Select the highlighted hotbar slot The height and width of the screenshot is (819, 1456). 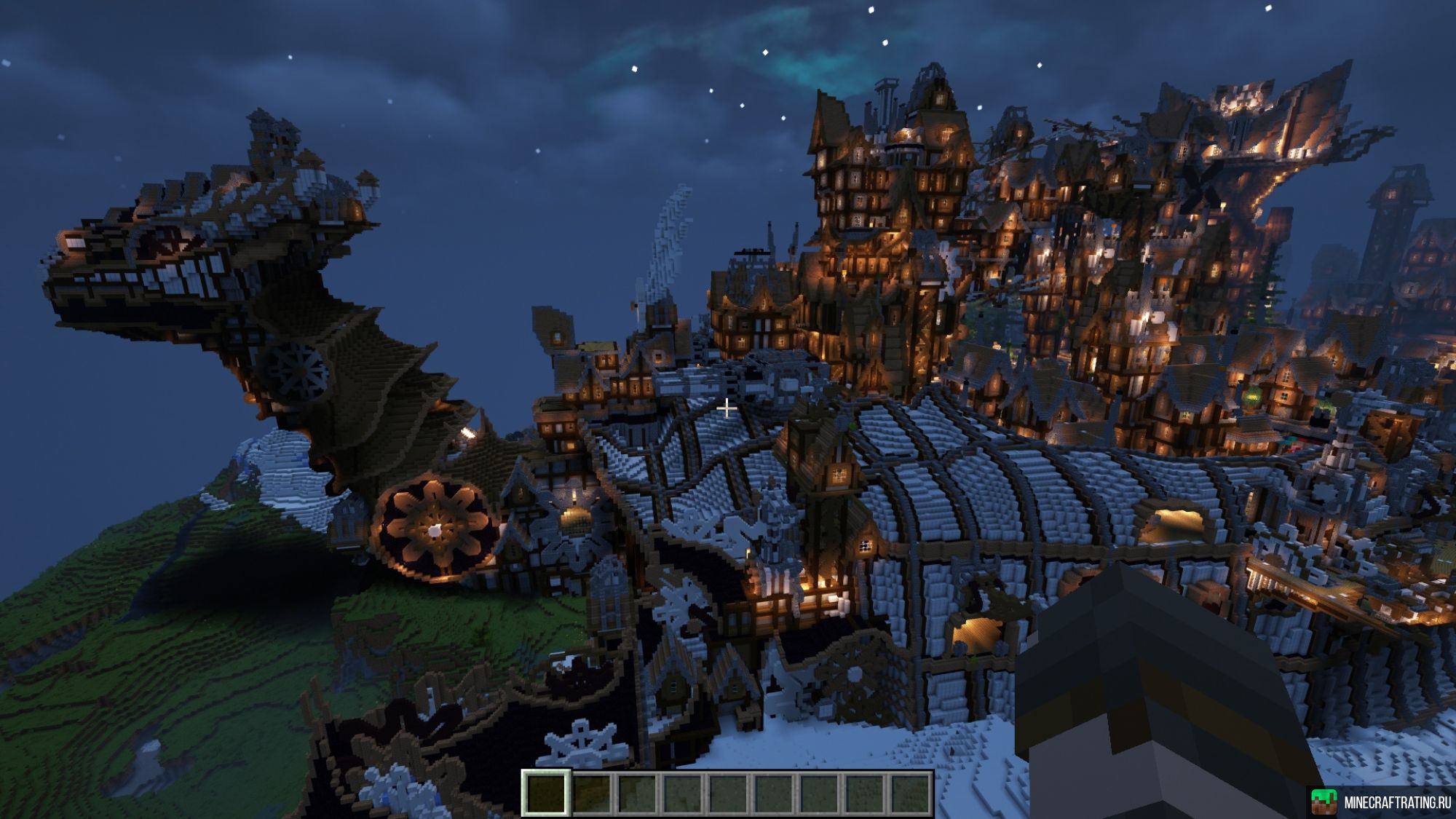(545, 793)
